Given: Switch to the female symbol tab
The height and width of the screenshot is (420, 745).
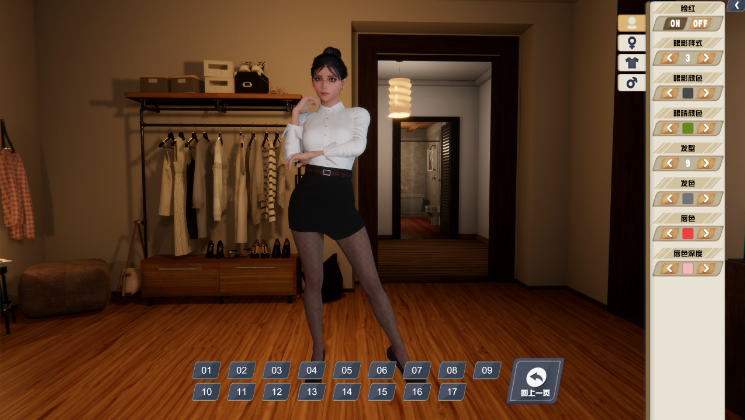Looking at the screenshot, I should (x=631, y=43).
